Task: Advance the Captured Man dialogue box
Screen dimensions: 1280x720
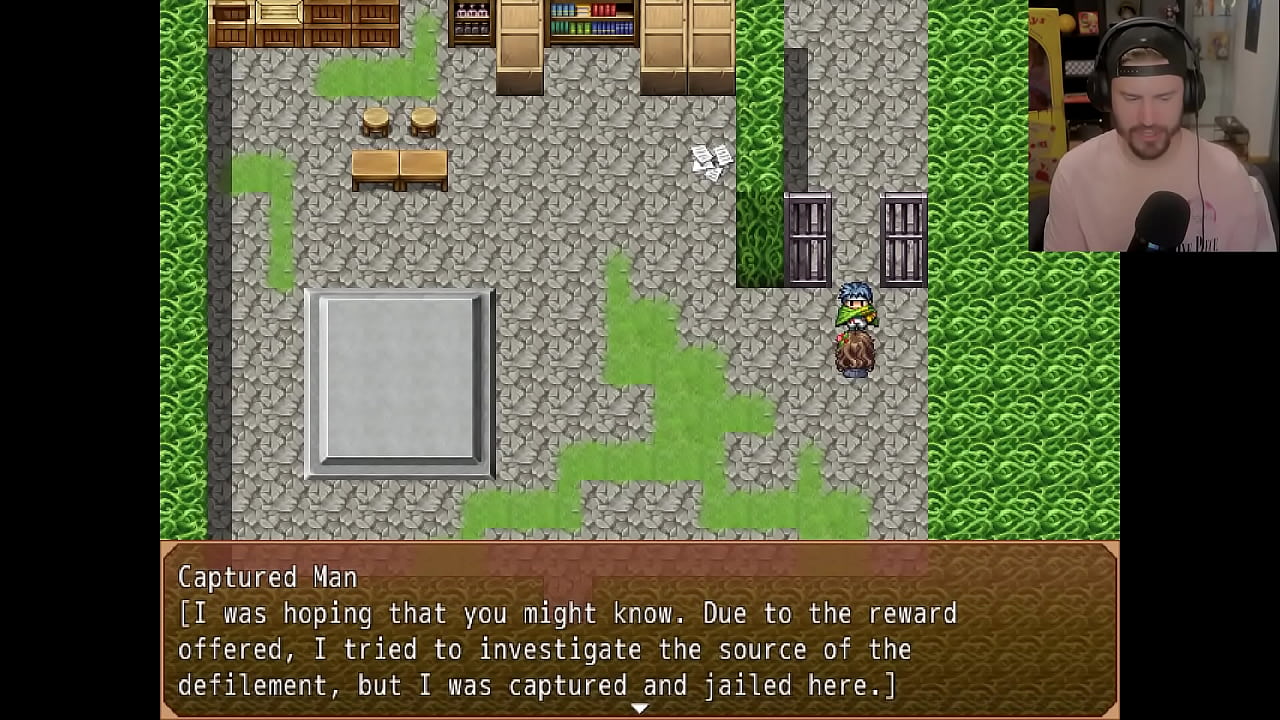Action: [x=640, y=630]
